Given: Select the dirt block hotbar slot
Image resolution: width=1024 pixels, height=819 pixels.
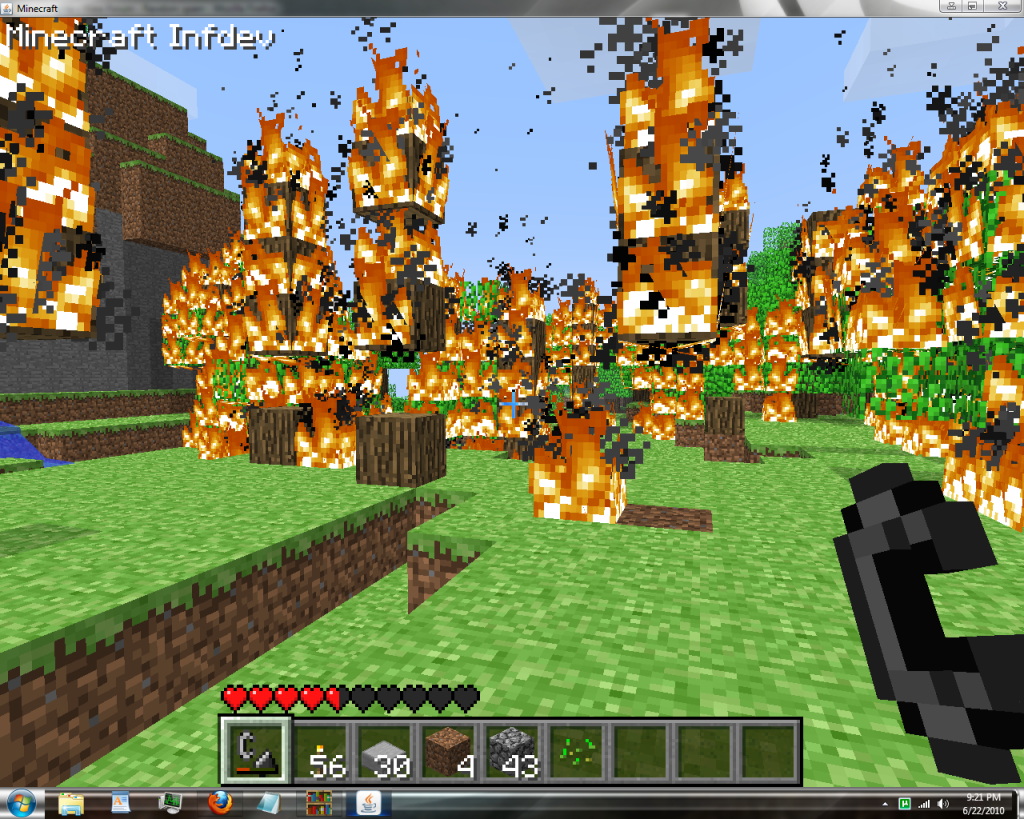Looking at the screenshot, I should pyautogui.click(x=449, y=750).
